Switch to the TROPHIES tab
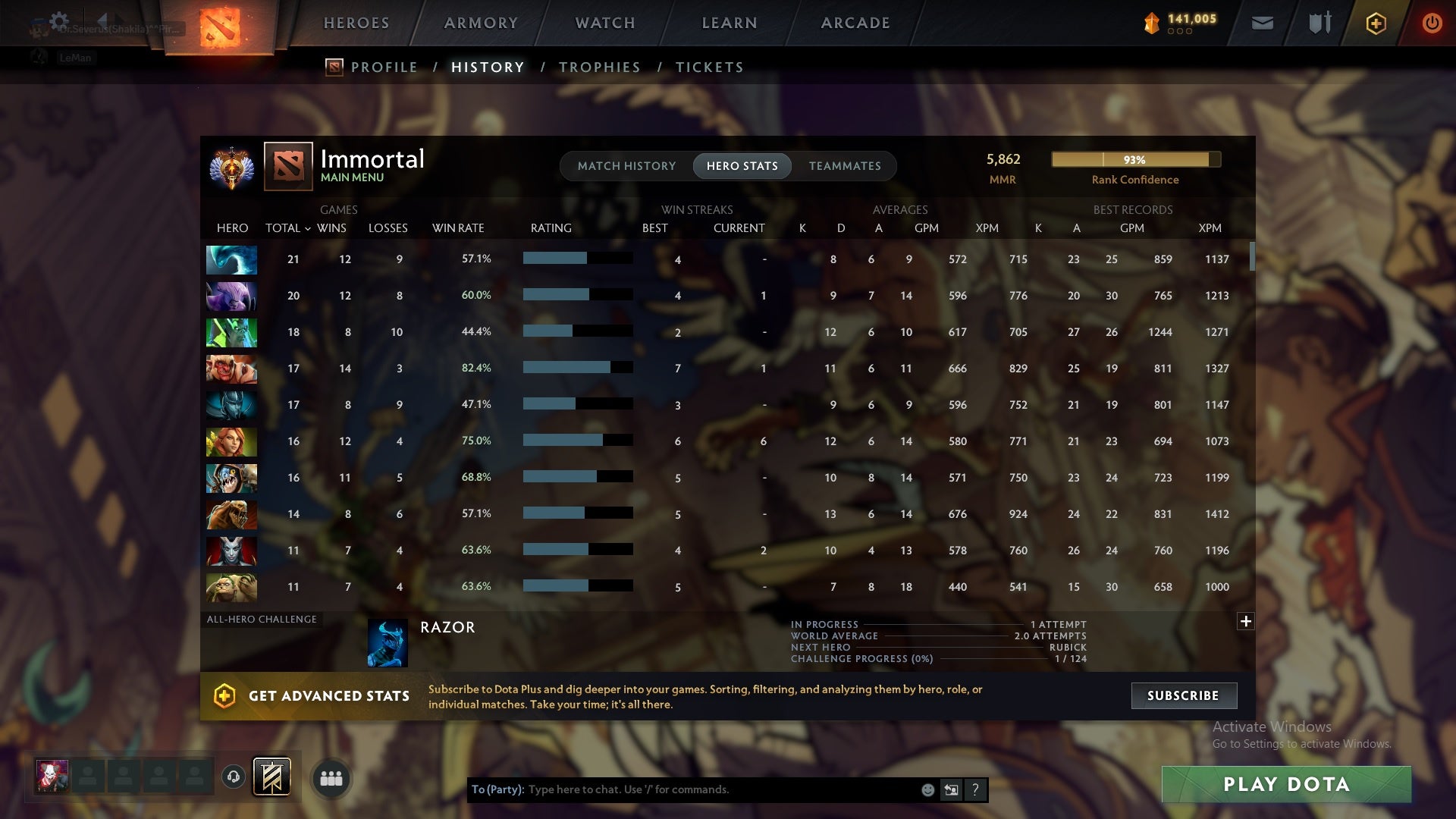 pos(599,67)
